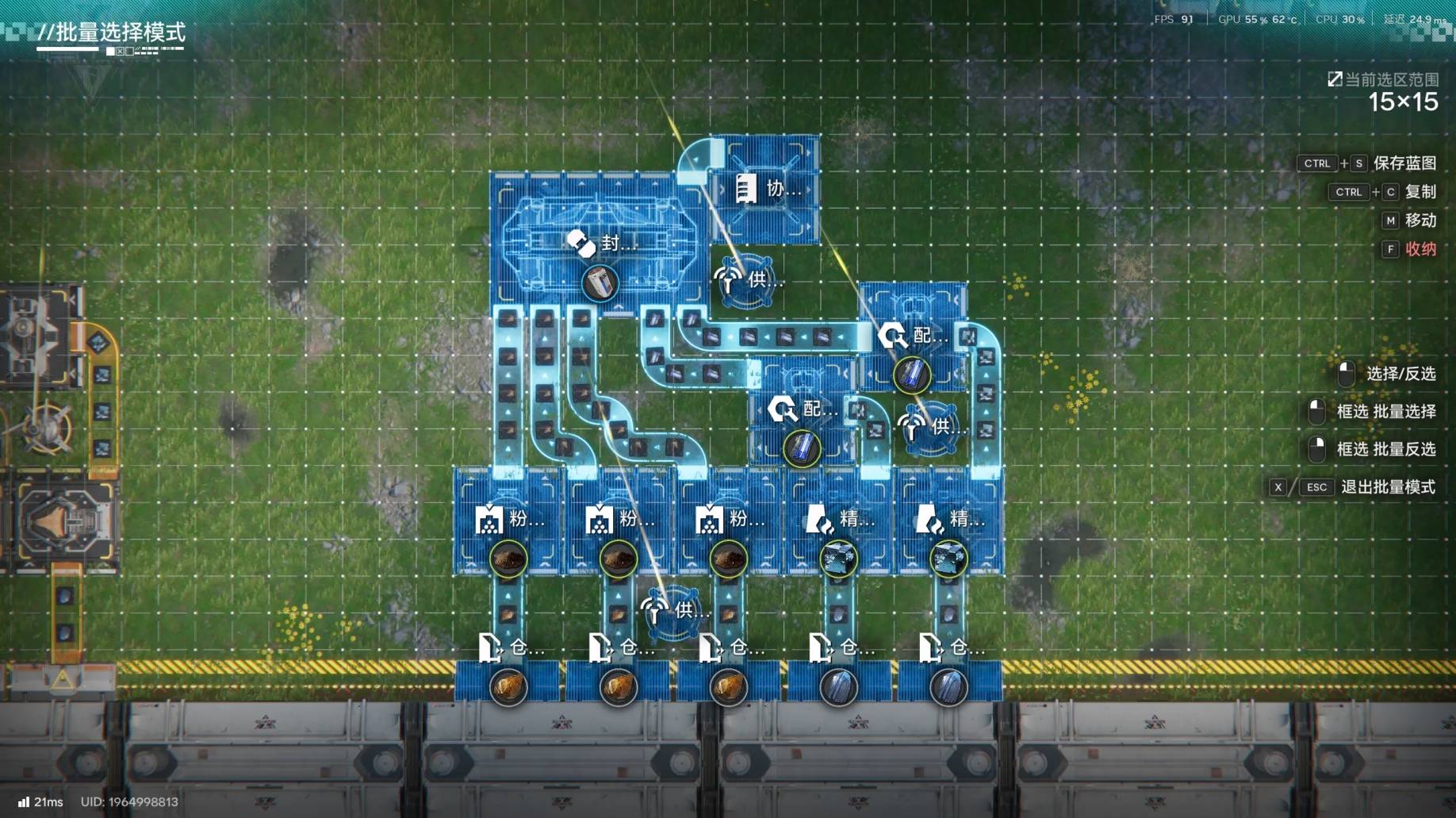The width and height of the screenshot is (1456, 818).
Task: Activate 移动 to move selected buildings
Action: coord(1420,221)
